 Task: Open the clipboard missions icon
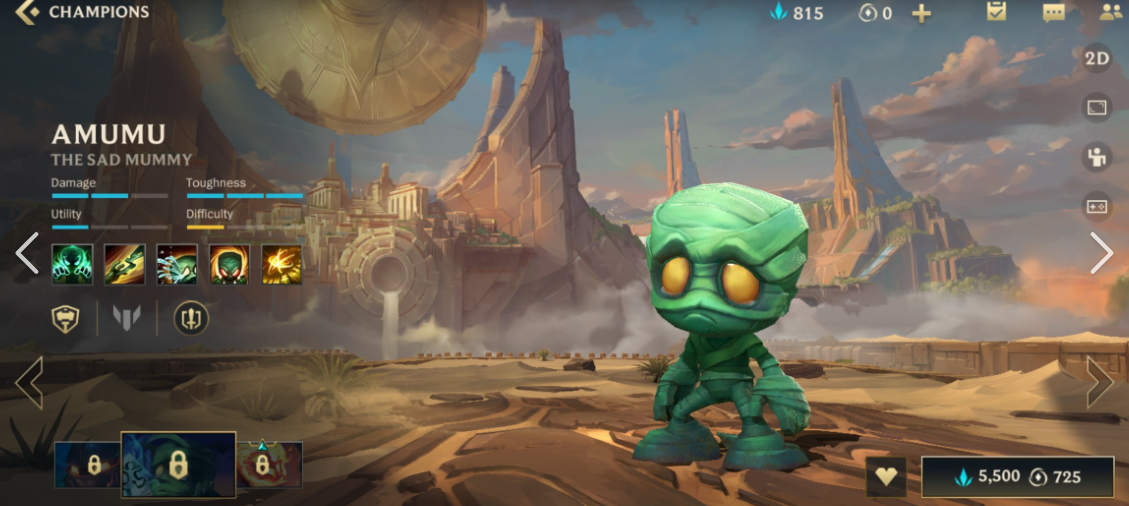click(996, 13)
